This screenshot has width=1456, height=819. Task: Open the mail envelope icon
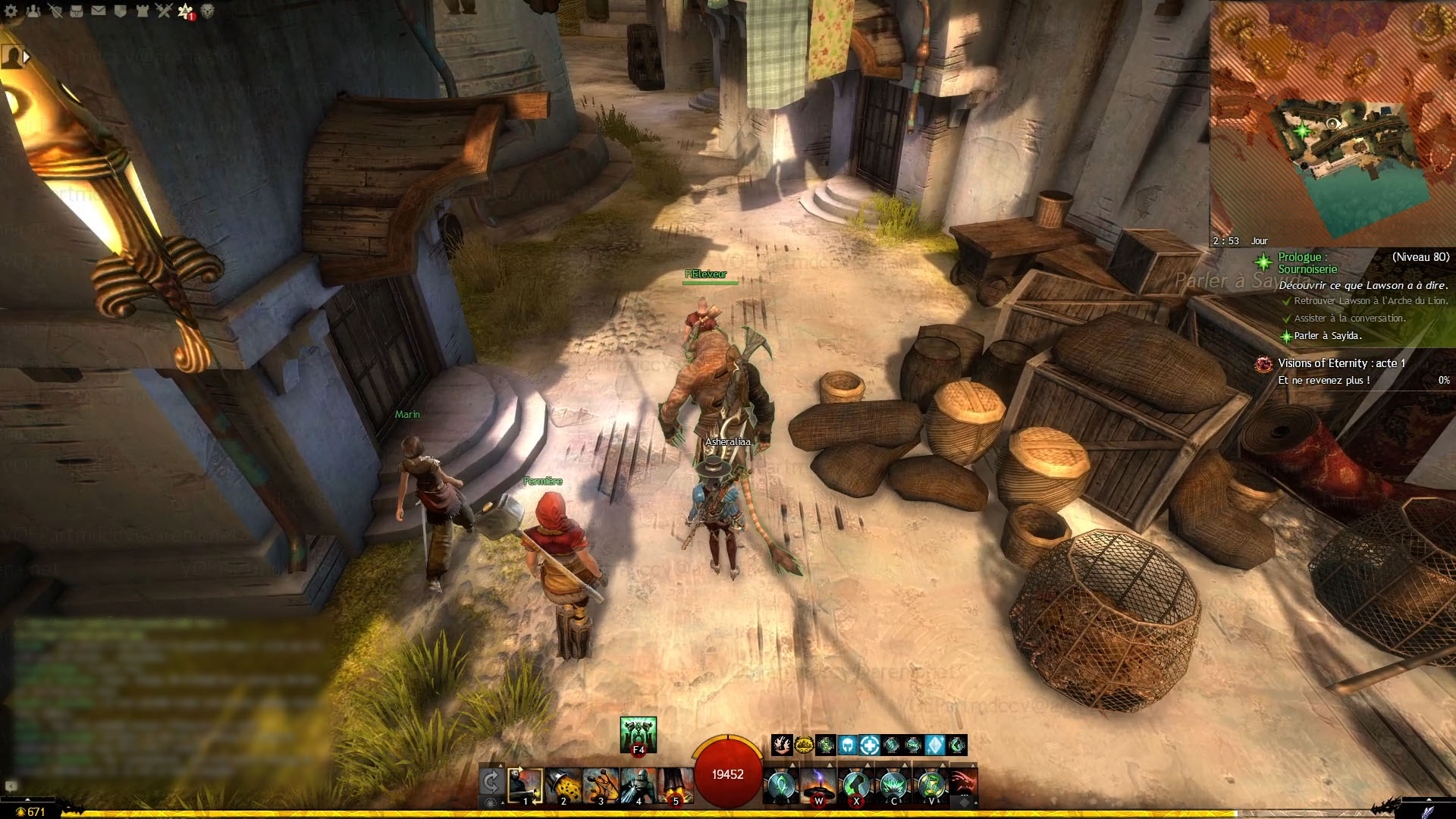[99, 11]
